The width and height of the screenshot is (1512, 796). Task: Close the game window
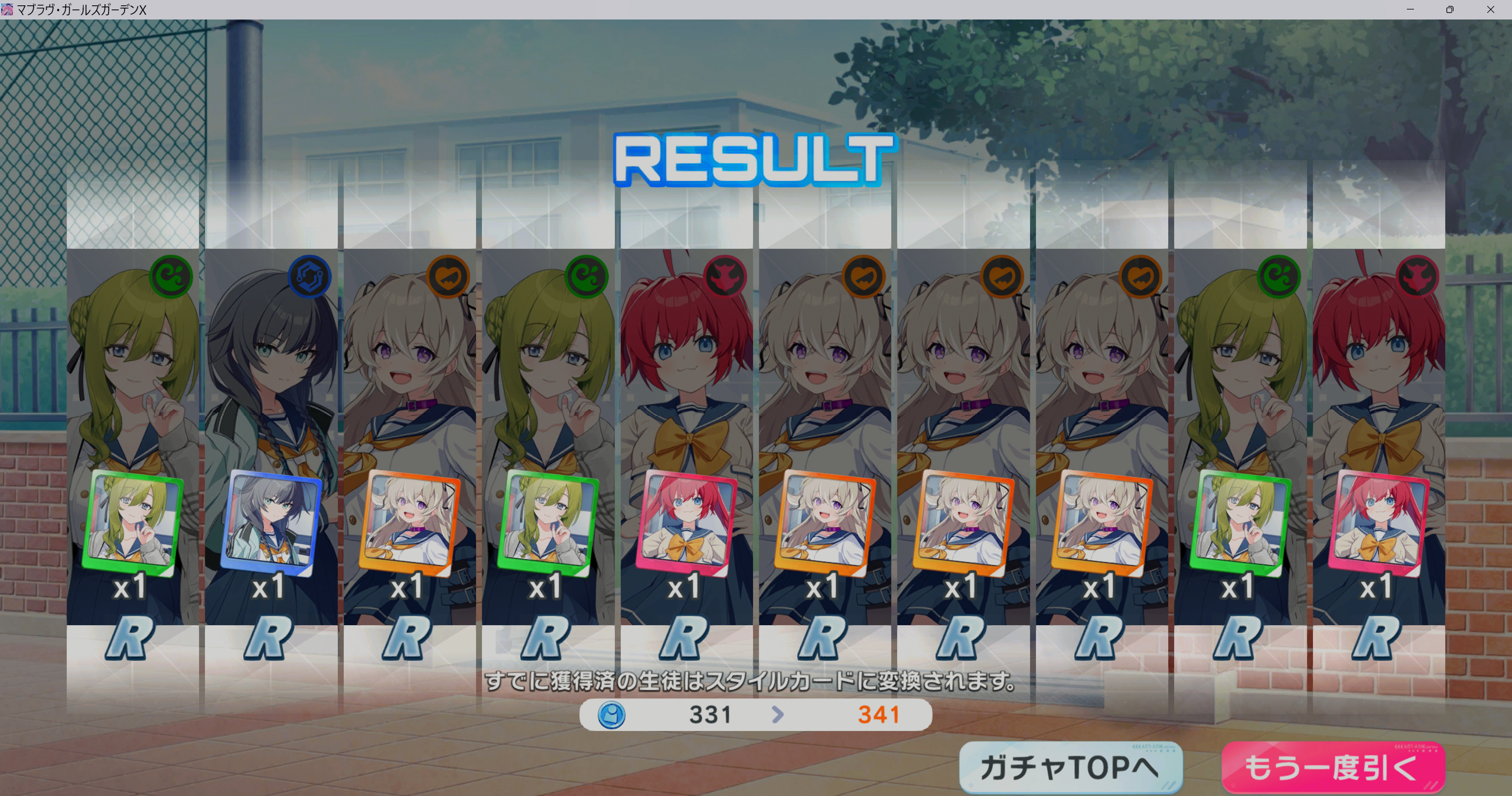pos(1490,9)
